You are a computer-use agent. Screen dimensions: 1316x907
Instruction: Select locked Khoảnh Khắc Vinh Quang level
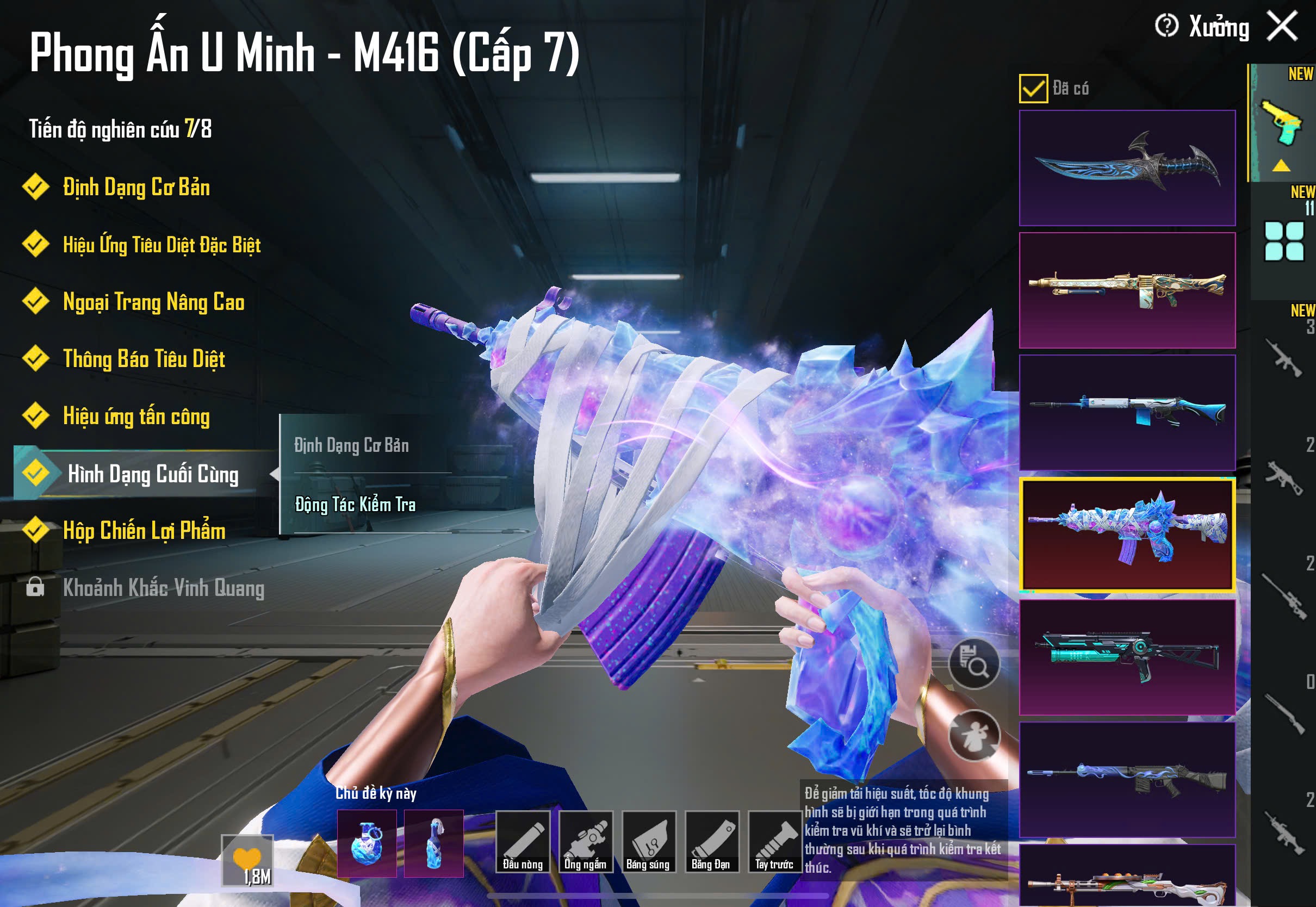click(x=163, y=588)
